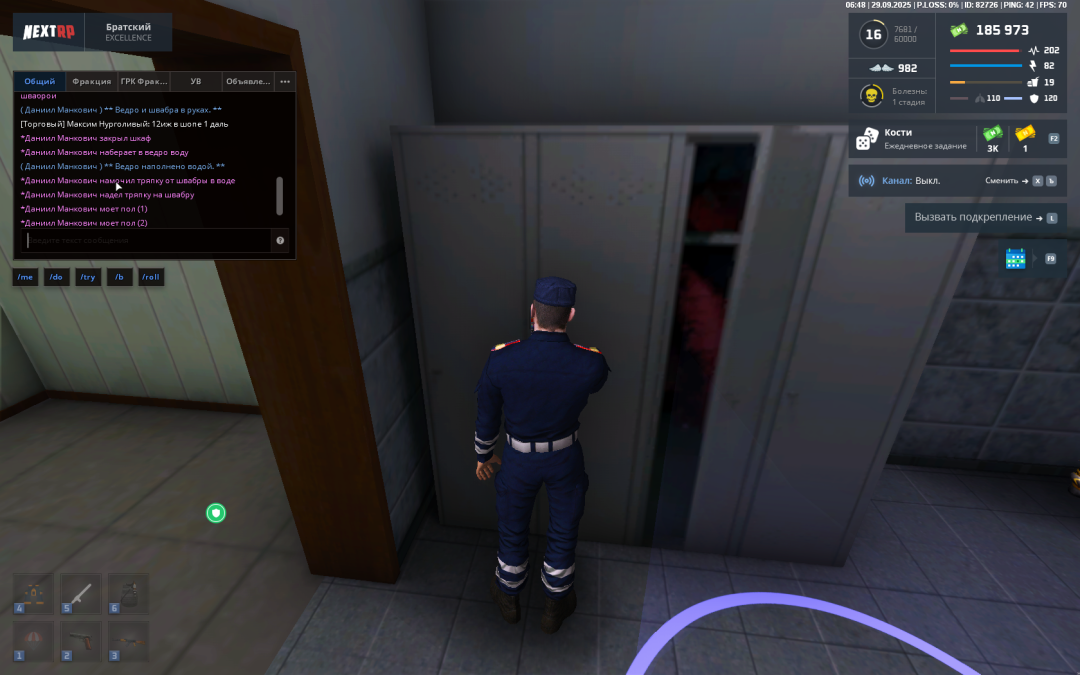Choose the /do command button
The height and width of the screenshot is (675, 1080).
56,277
